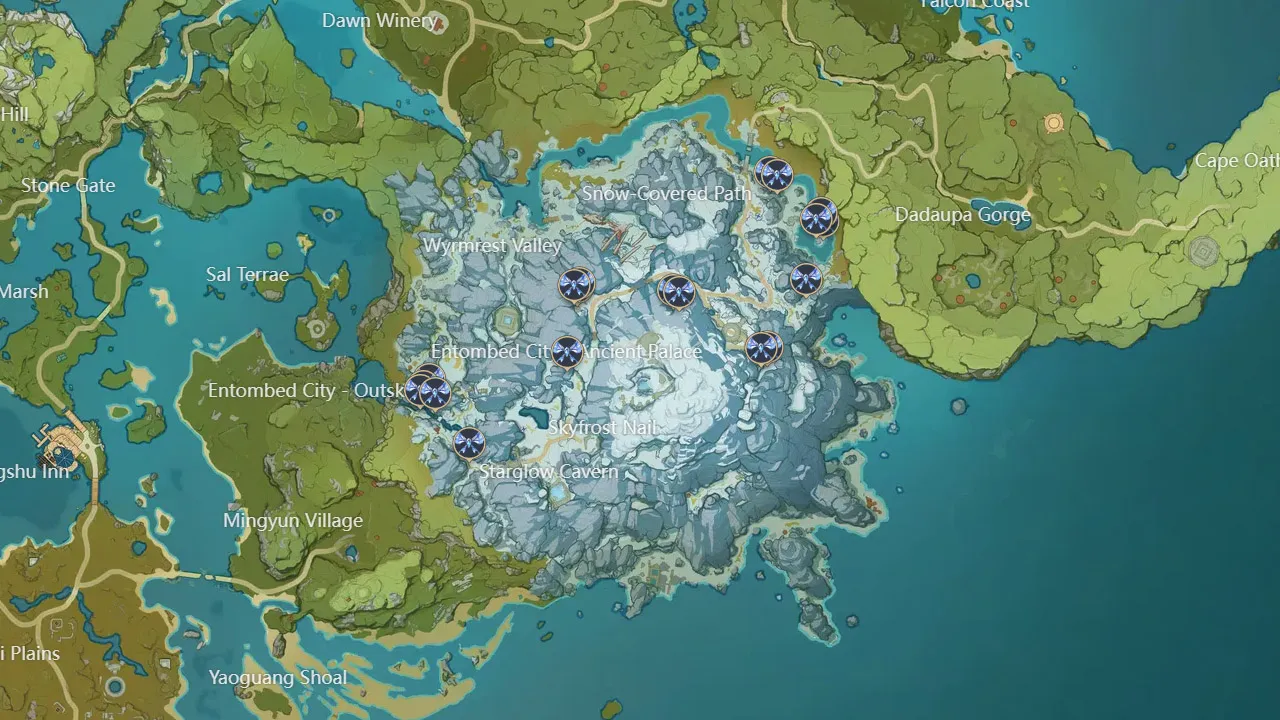Select the Mingyun Village label
Screen dimensions: 1280x720
[x=294, y=520]
